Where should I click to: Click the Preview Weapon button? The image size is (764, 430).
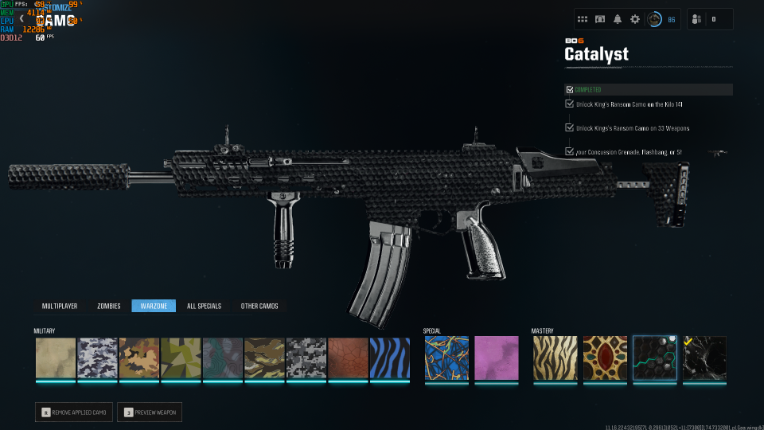(149, 412)
